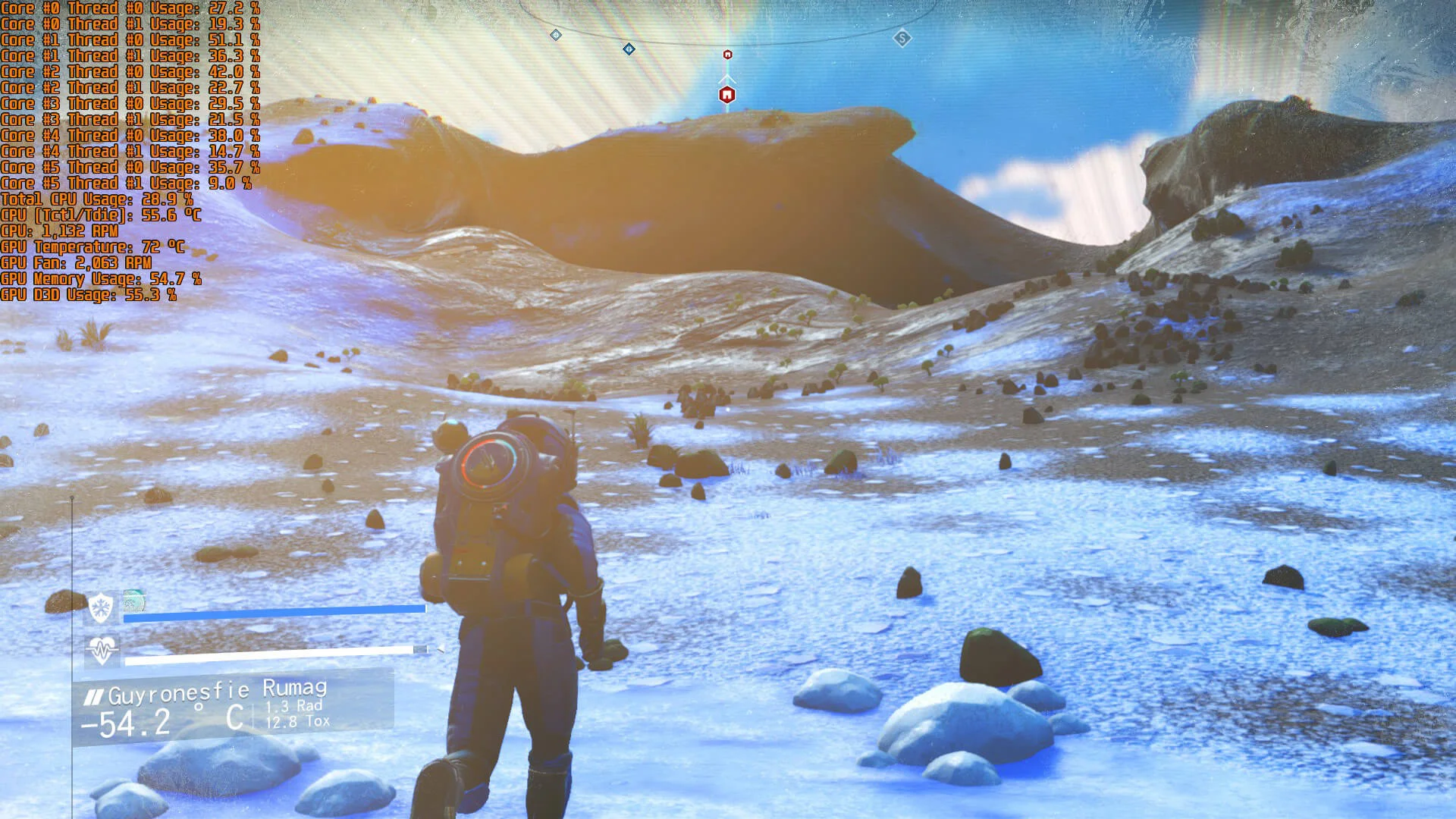The image size is (1456, 819).
Task: Click the snowflake shield hazard protection icon
Action: pos(101,607)
